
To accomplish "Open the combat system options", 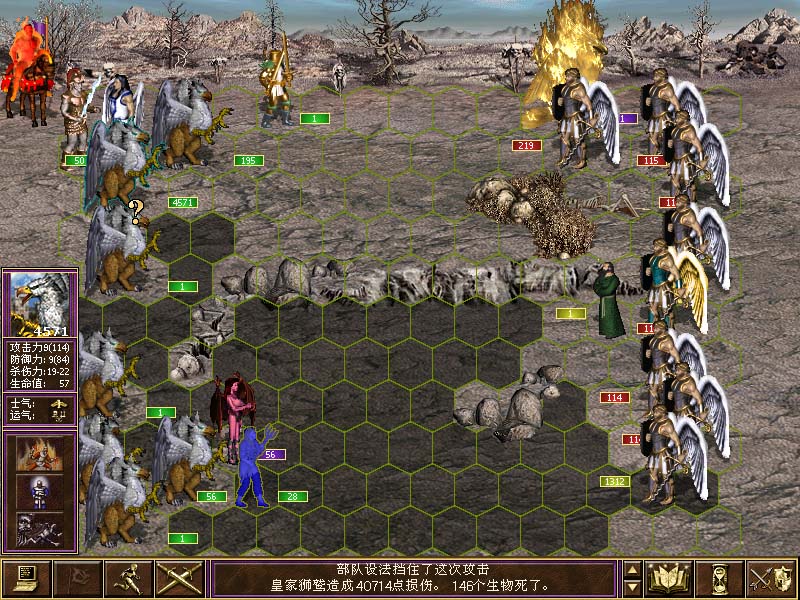I will point(26,578).
